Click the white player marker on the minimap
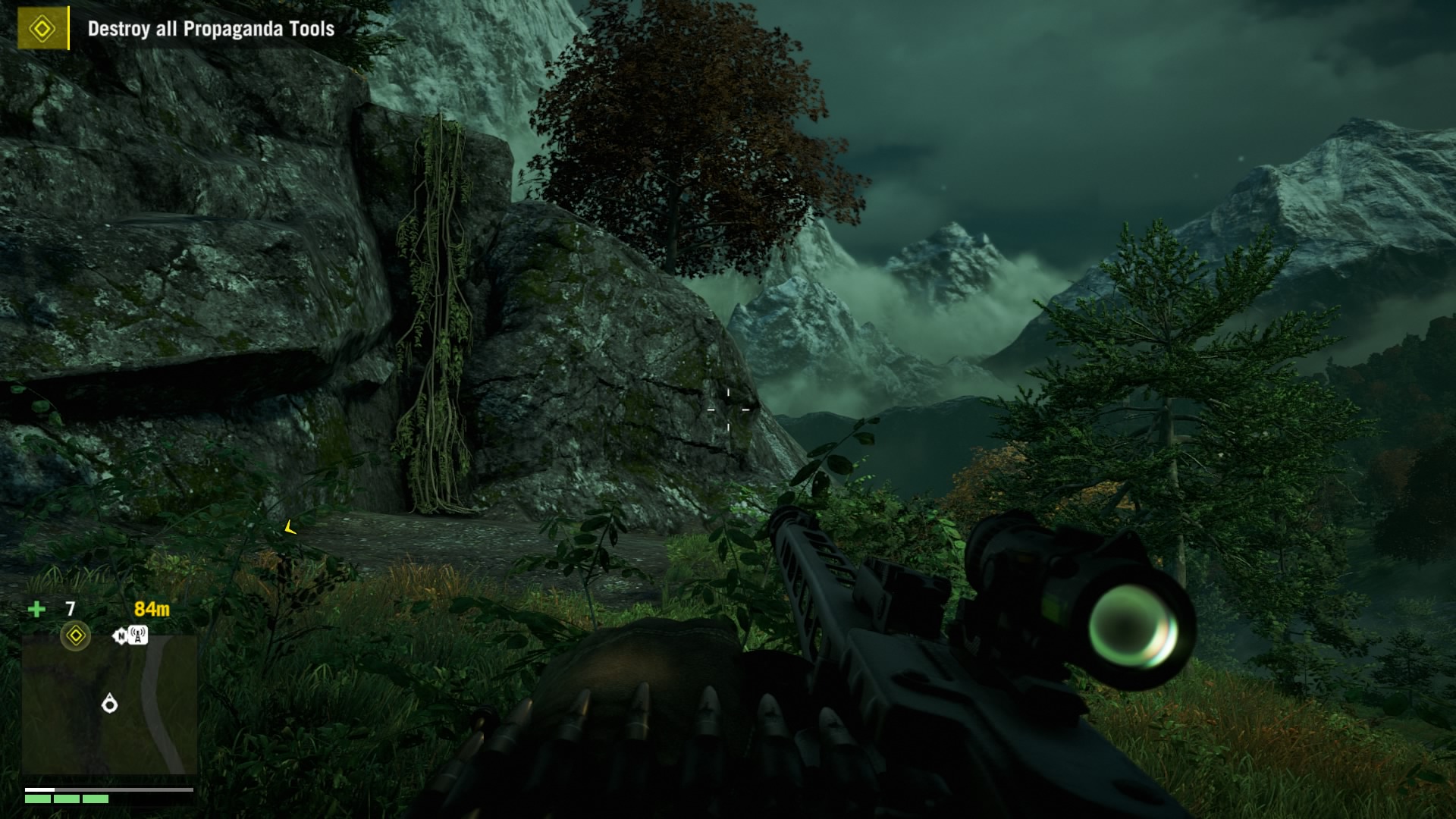 click(110, 704)
